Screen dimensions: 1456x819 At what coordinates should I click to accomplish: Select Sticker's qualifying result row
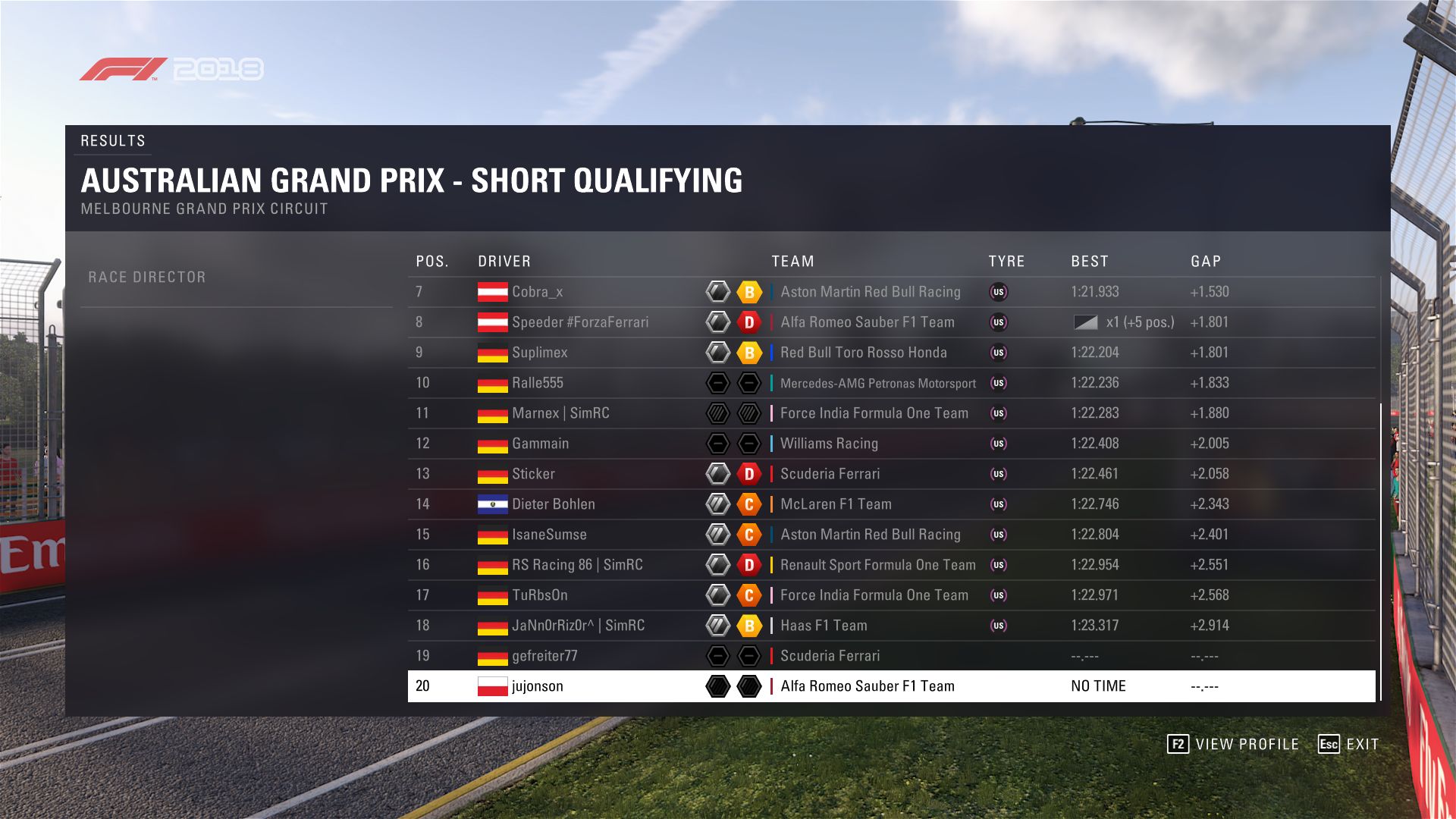[533, 474]
